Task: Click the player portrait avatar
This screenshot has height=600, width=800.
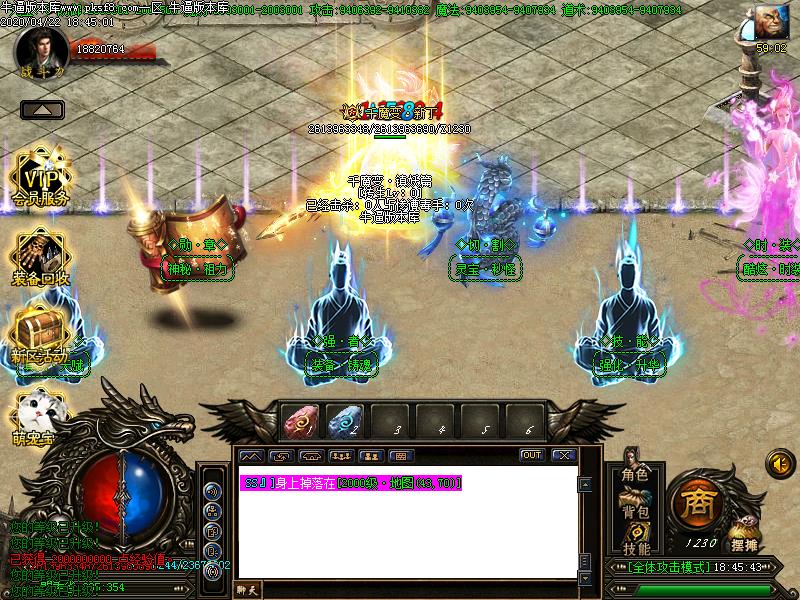Action: (x=42, y=46)
